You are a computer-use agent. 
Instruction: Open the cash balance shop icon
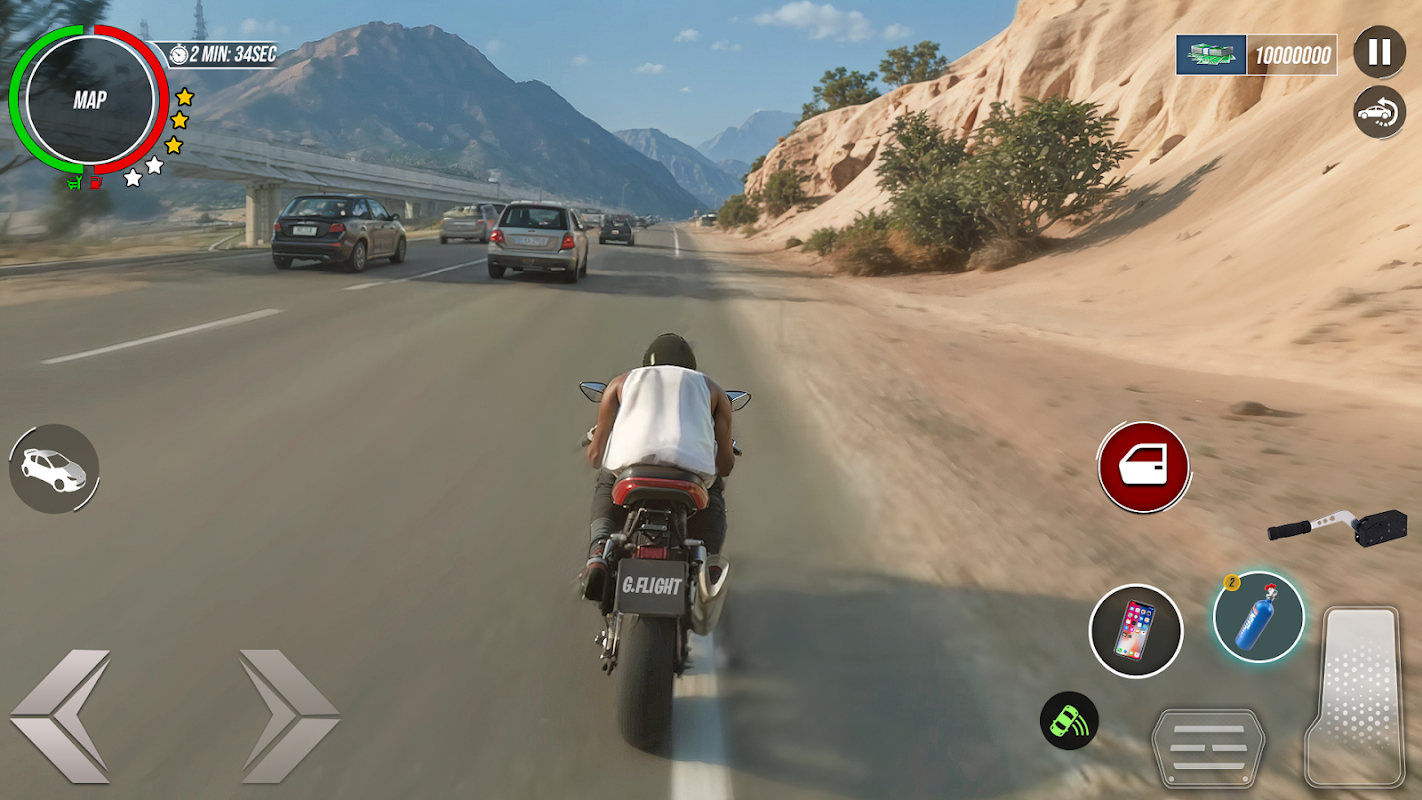(1211, 55)
